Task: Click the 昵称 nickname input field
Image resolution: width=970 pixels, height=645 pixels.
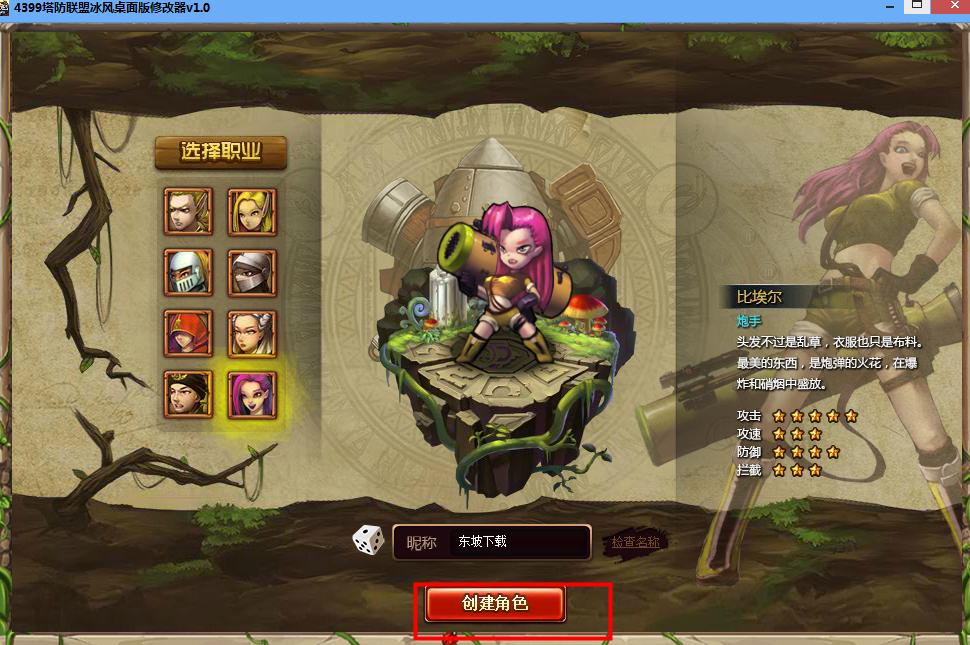Action: (x=515, y=542)
